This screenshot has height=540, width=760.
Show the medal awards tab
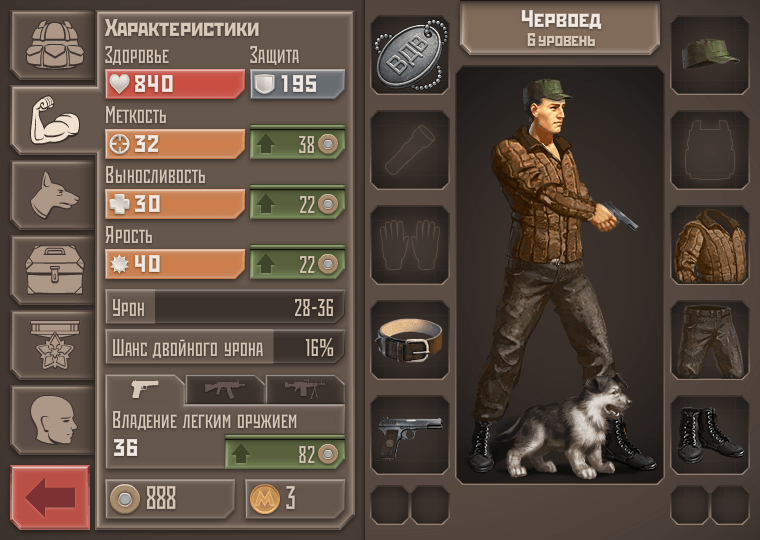pos(52,343)
